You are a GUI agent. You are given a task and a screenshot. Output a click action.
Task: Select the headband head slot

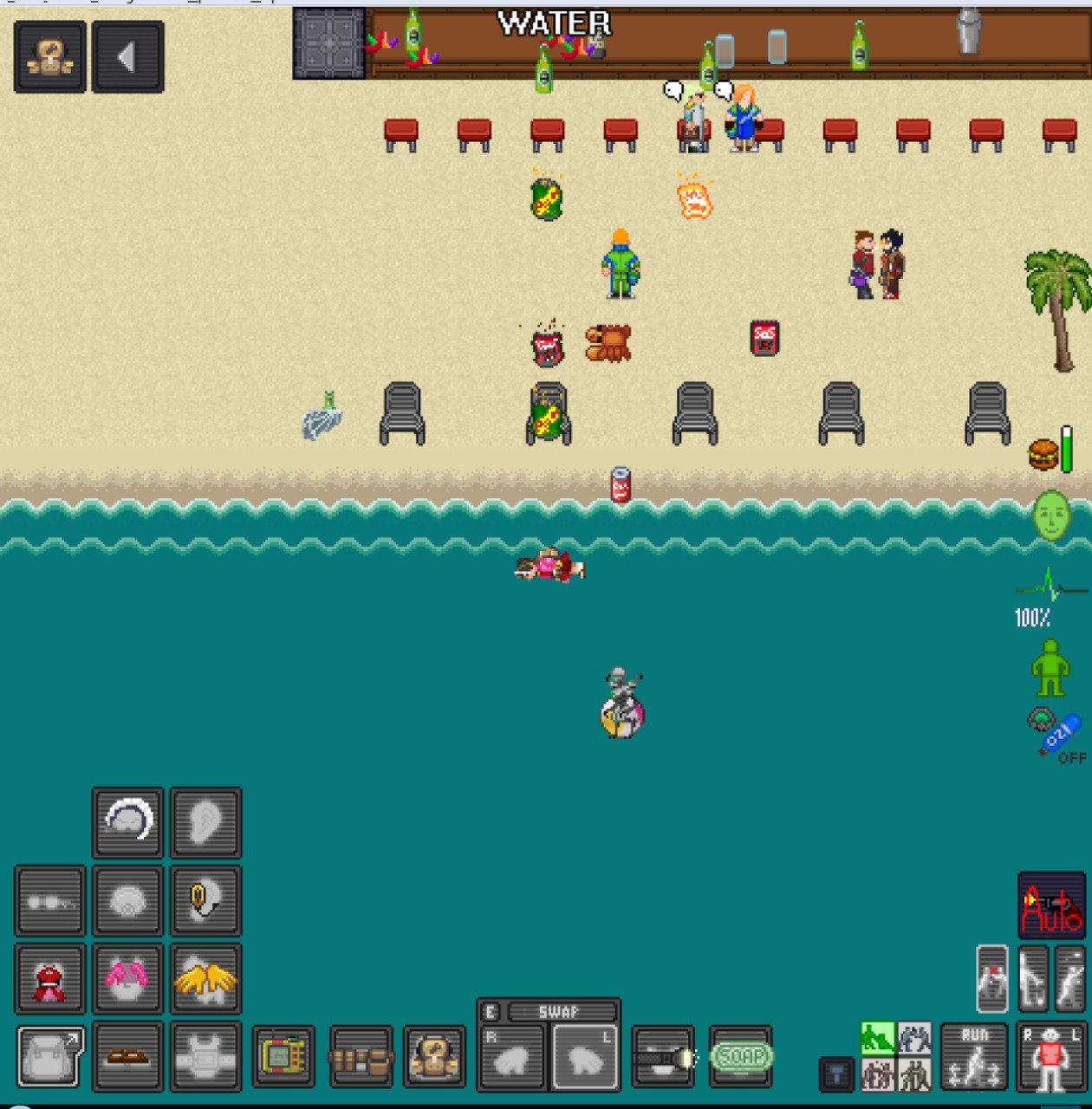tap(127, 822)
